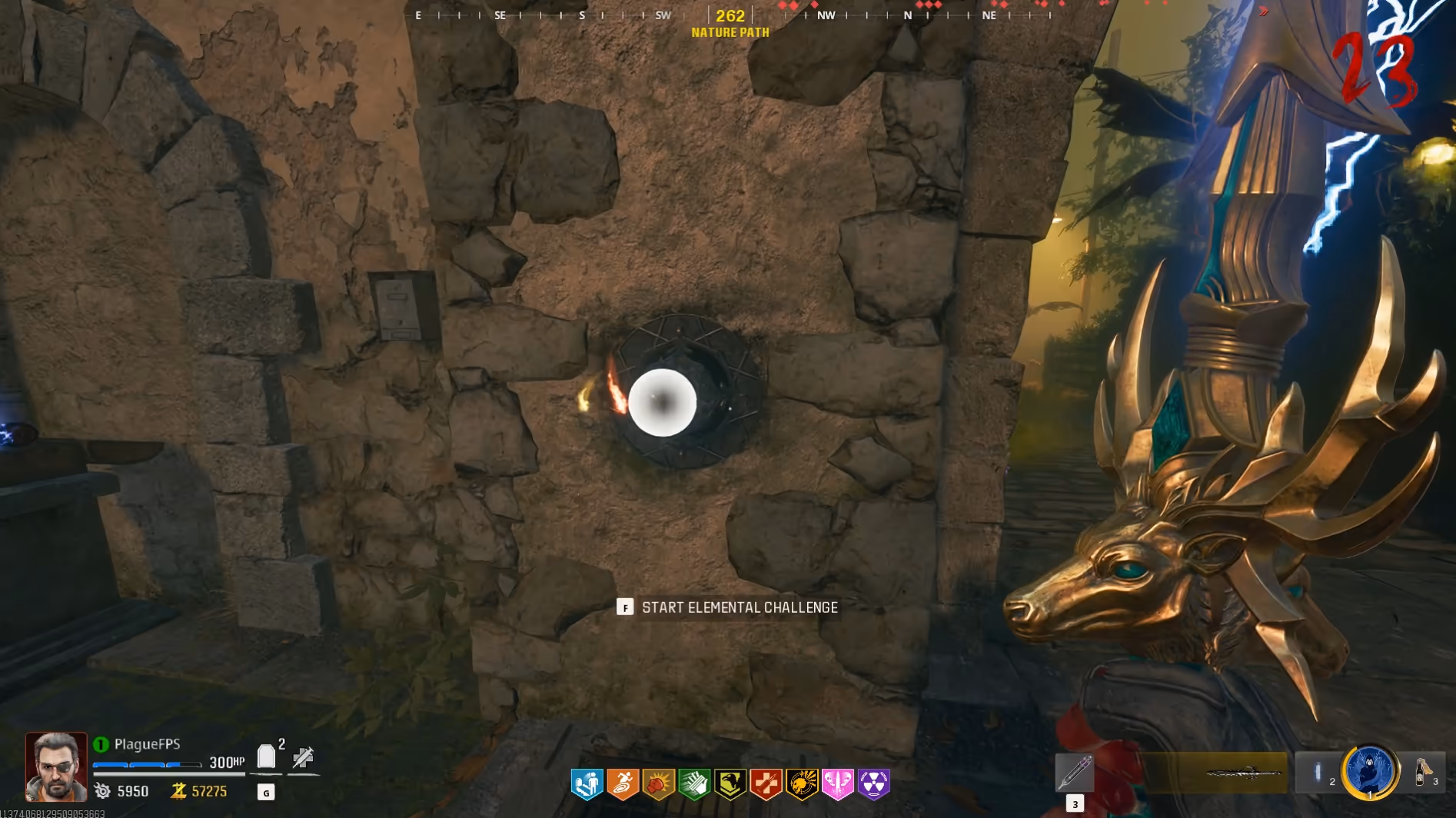Choose the black-and-yellow skull Deadshot perk
This screenshot has width=1456, height=818.
[802, 784]
